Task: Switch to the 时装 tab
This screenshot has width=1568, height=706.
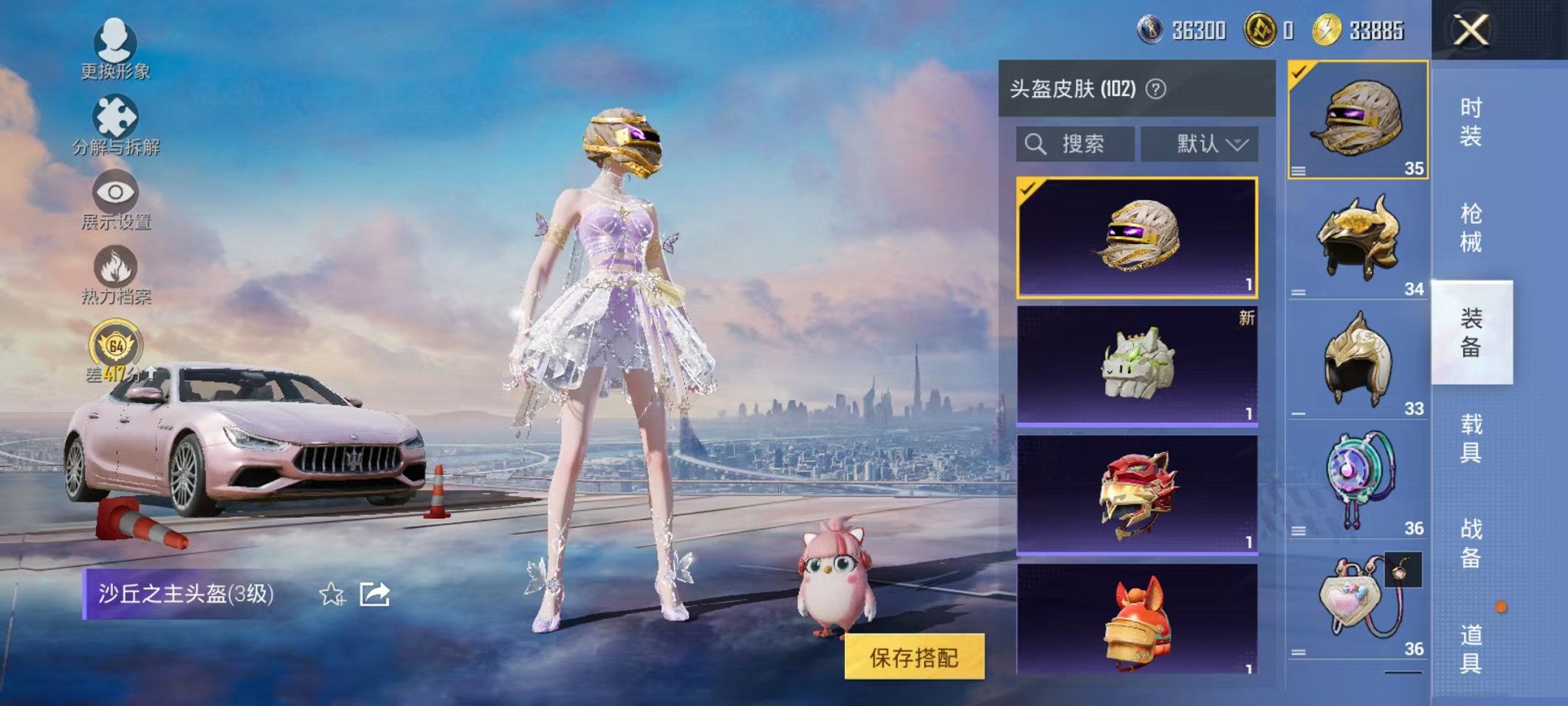Action: click(x=1473, y=123)
